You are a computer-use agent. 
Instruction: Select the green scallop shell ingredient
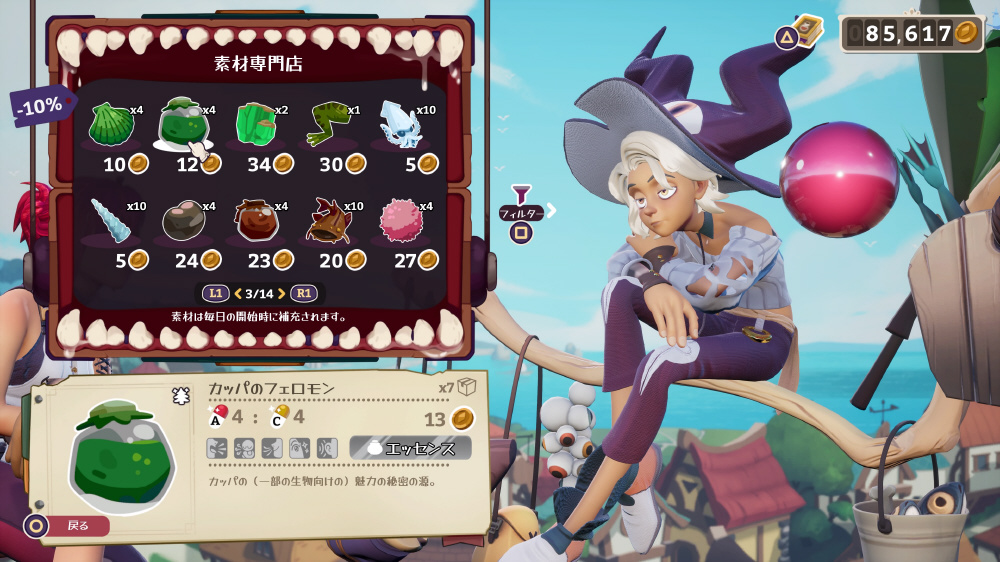[110, 125]
